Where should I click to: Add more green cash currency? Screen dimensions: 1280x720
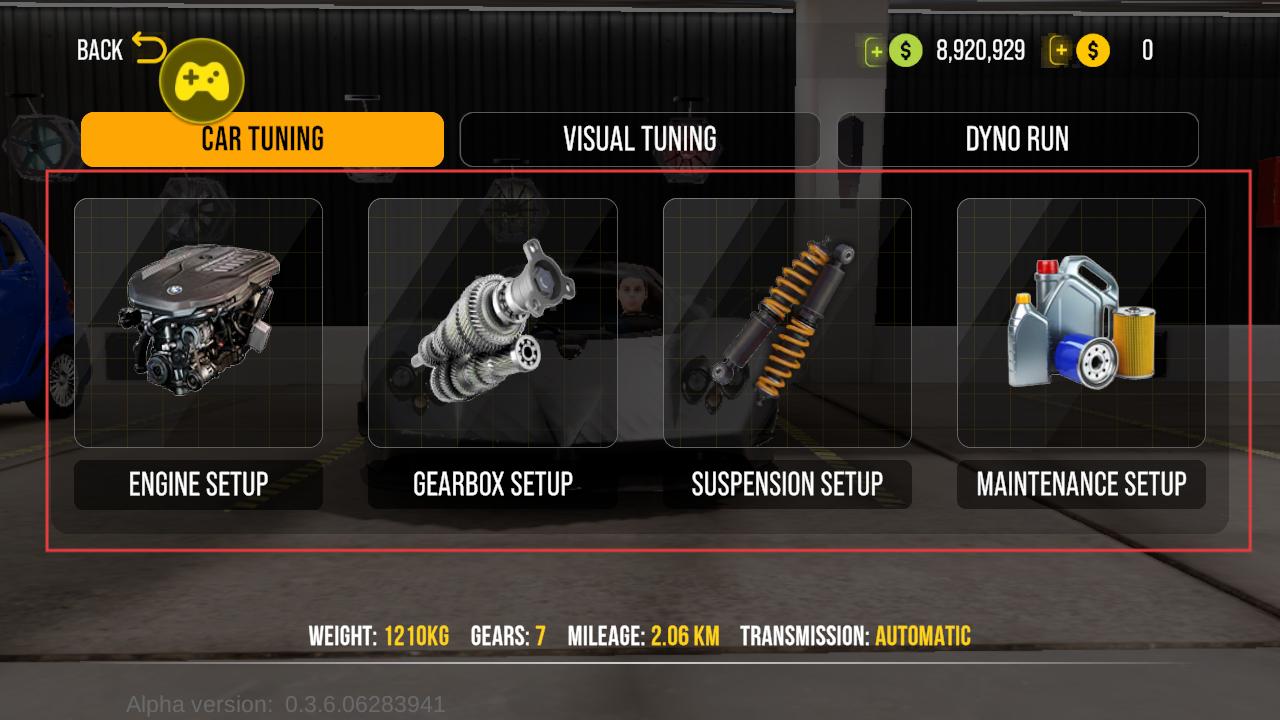[876, 51]
